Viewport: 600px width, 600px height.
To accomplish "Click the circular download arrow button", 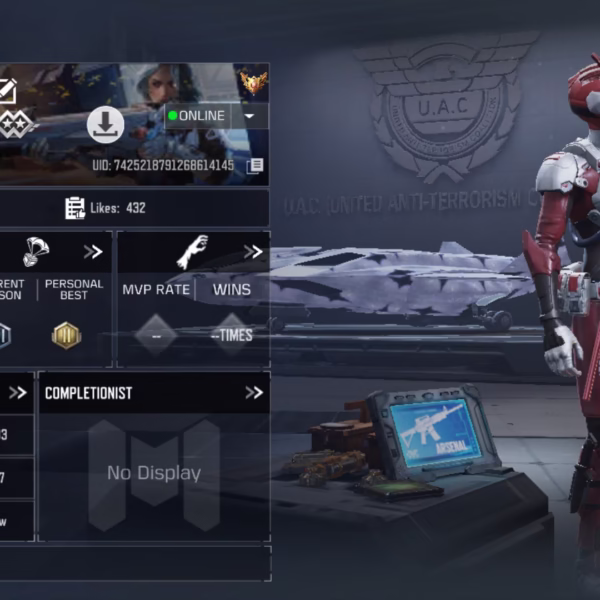I will click(x=105, y=124).
